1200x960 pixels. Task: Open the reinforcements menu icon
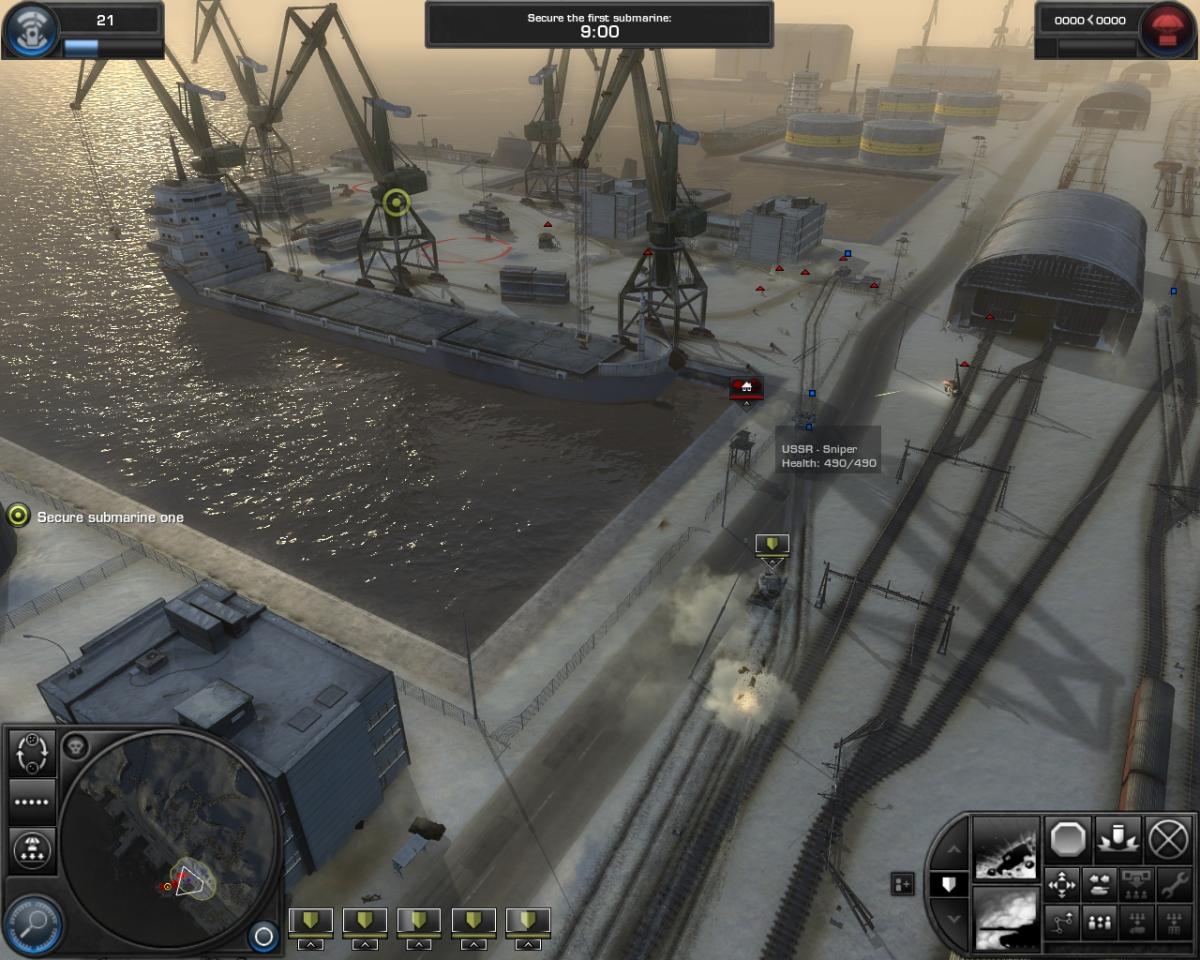click(29, 31)
